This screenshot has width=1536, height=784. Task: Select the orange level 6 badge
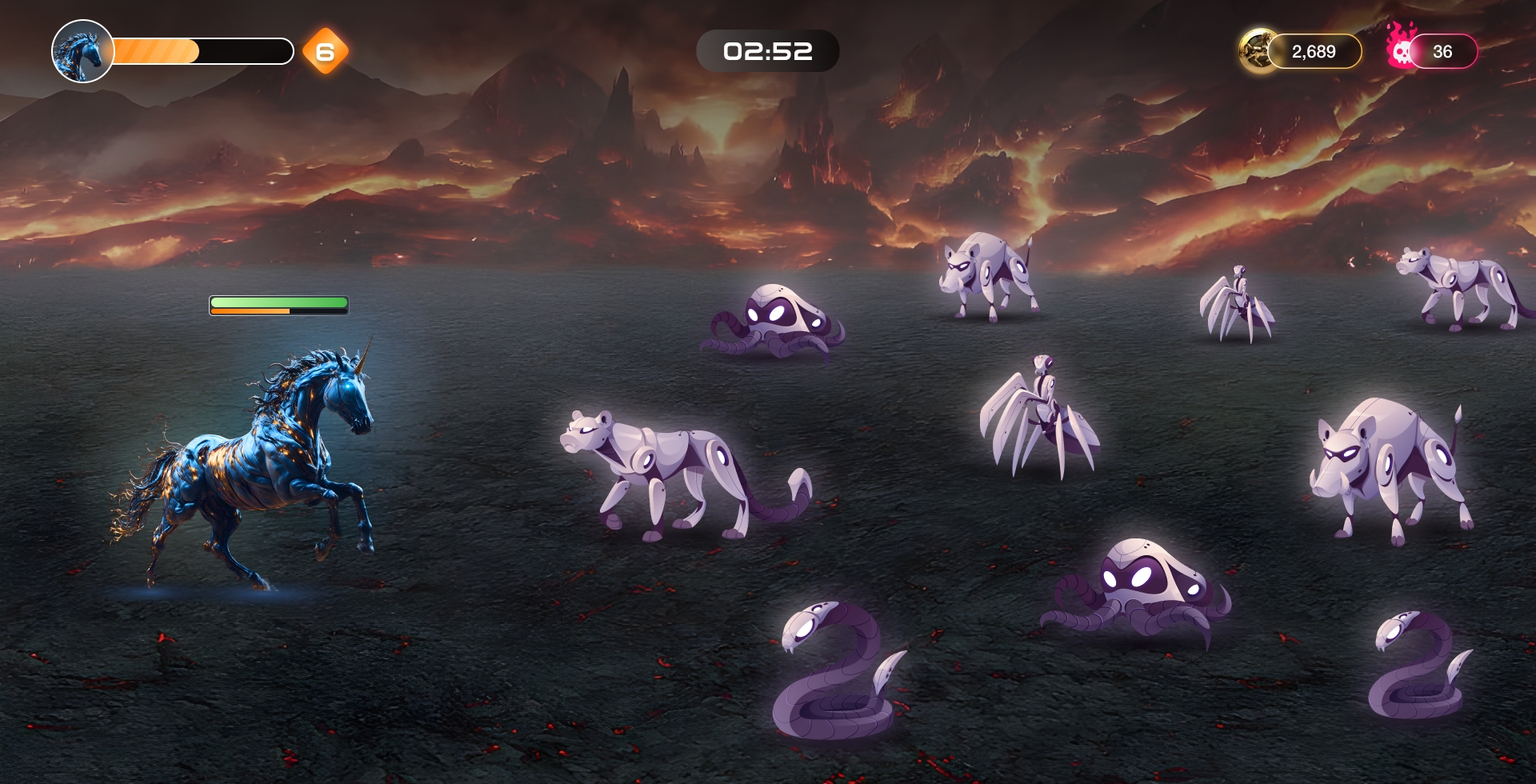[326, 52]
